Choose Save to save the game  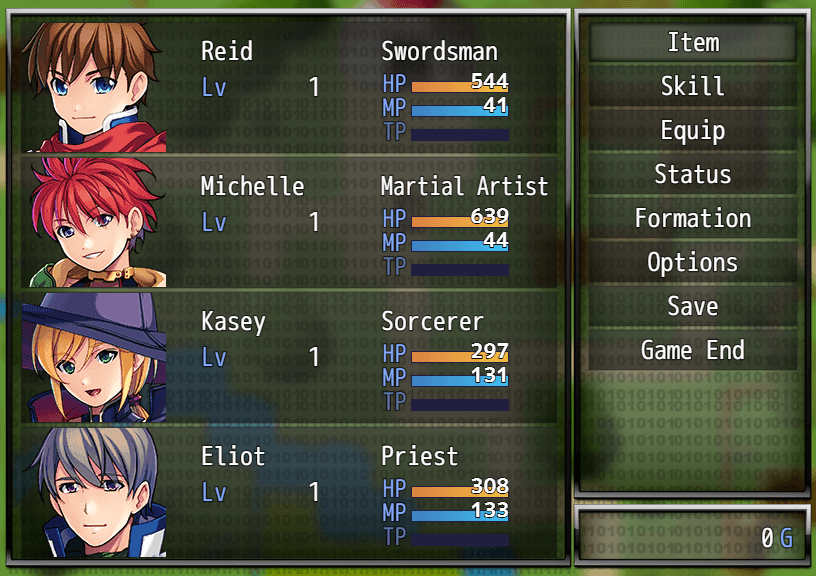[692, 306]
